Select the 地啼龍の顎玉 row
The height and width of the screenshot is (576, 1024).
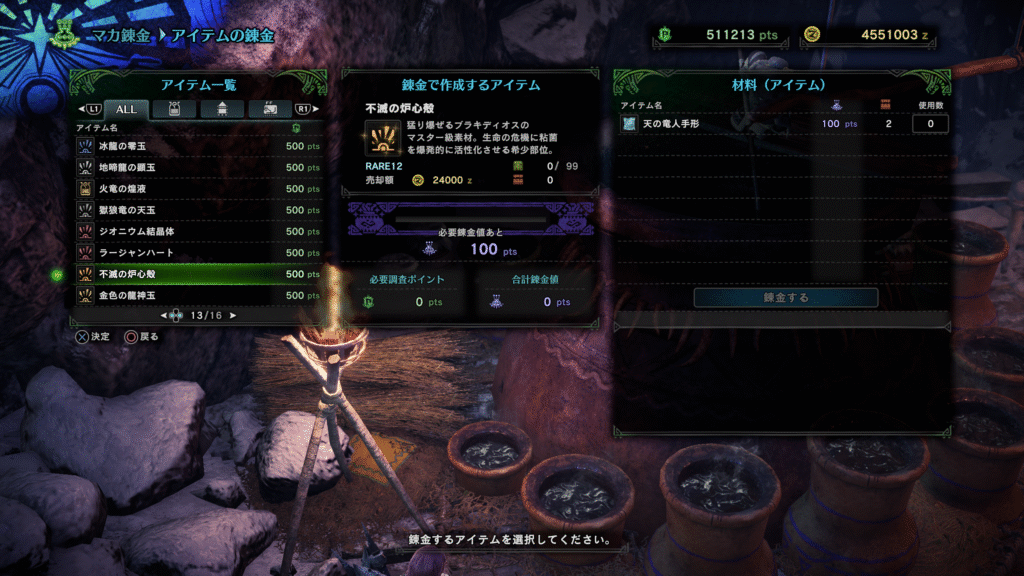(198, 167)
